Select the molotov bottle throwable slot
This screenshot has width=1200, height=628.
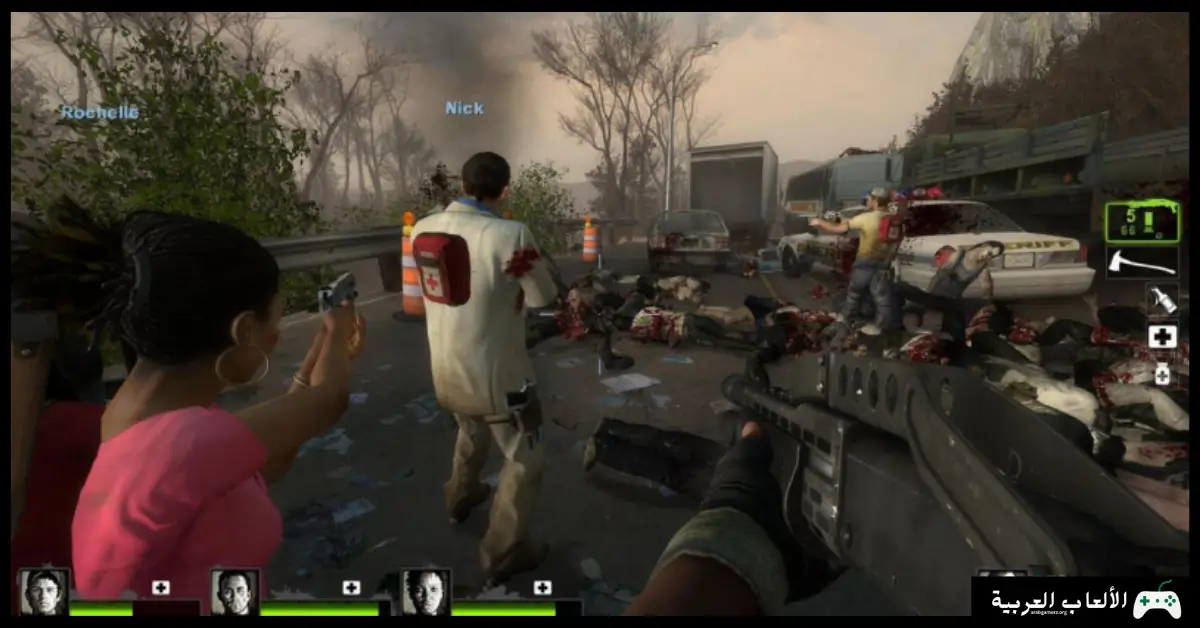pos(1161,298)
